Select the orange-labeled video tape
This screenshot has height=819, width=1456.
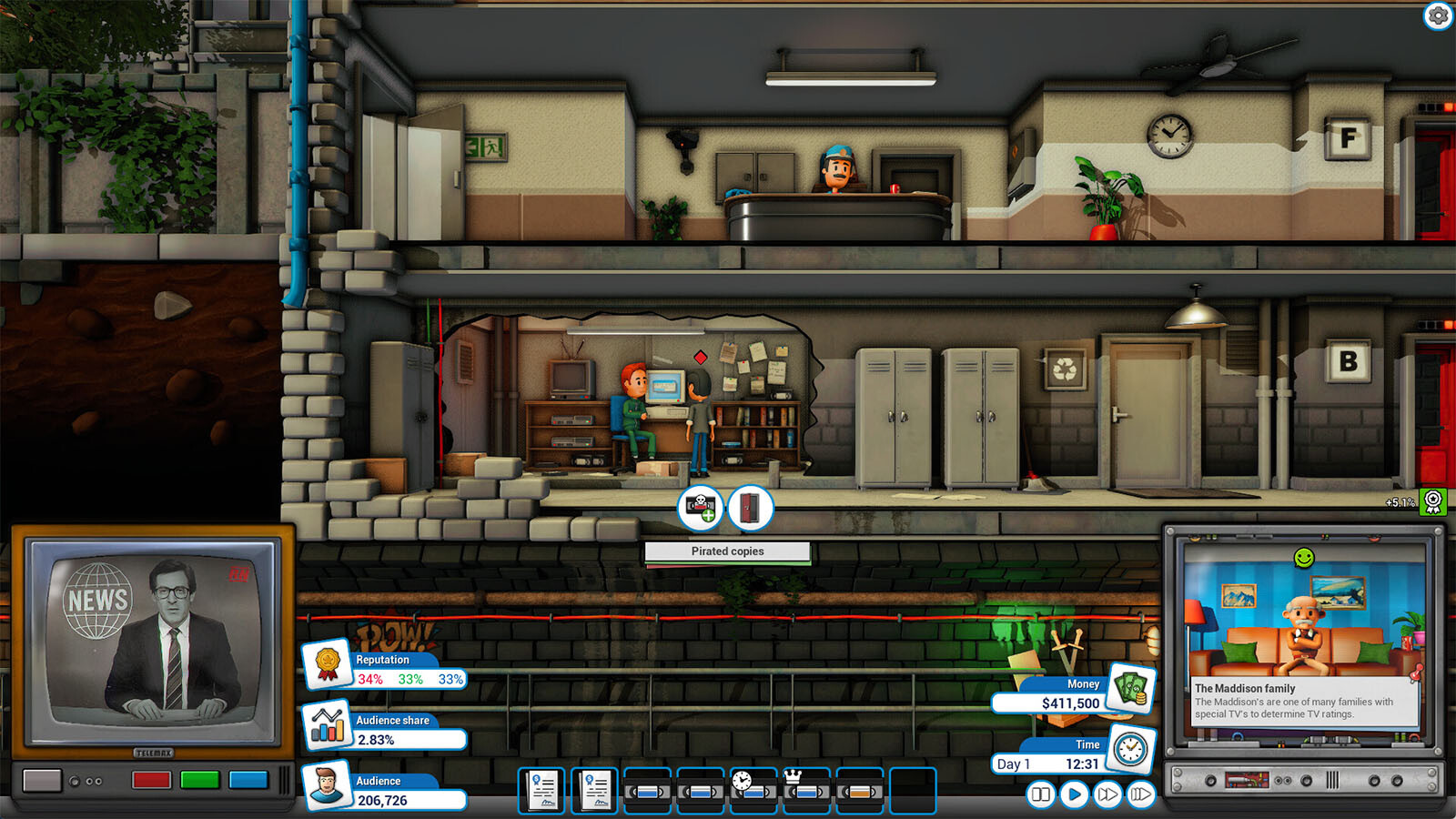click(860, 791)
